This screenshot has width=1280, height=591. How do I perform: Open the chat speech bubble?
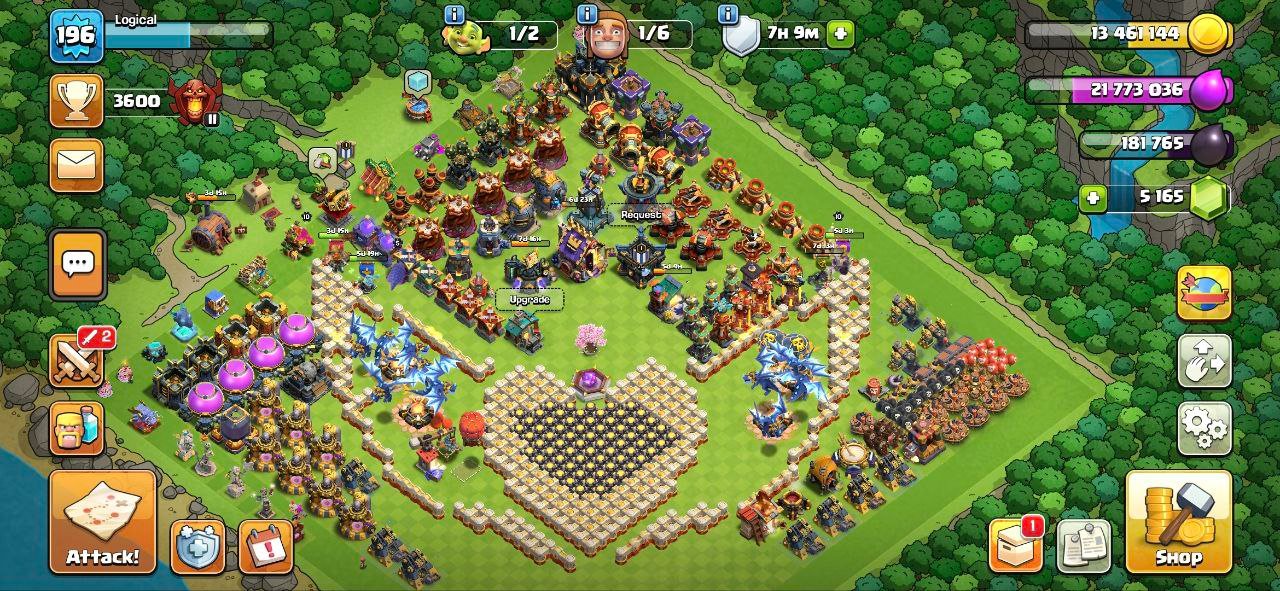pyautogui.click(x=78, y=264)
